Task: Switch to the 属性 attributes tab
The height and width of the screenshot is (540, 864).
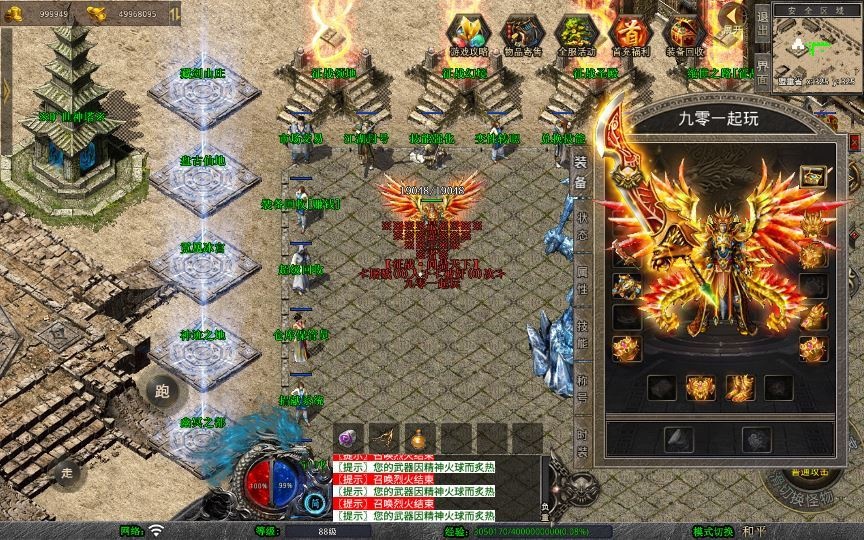Action: (x=581, y=280)
